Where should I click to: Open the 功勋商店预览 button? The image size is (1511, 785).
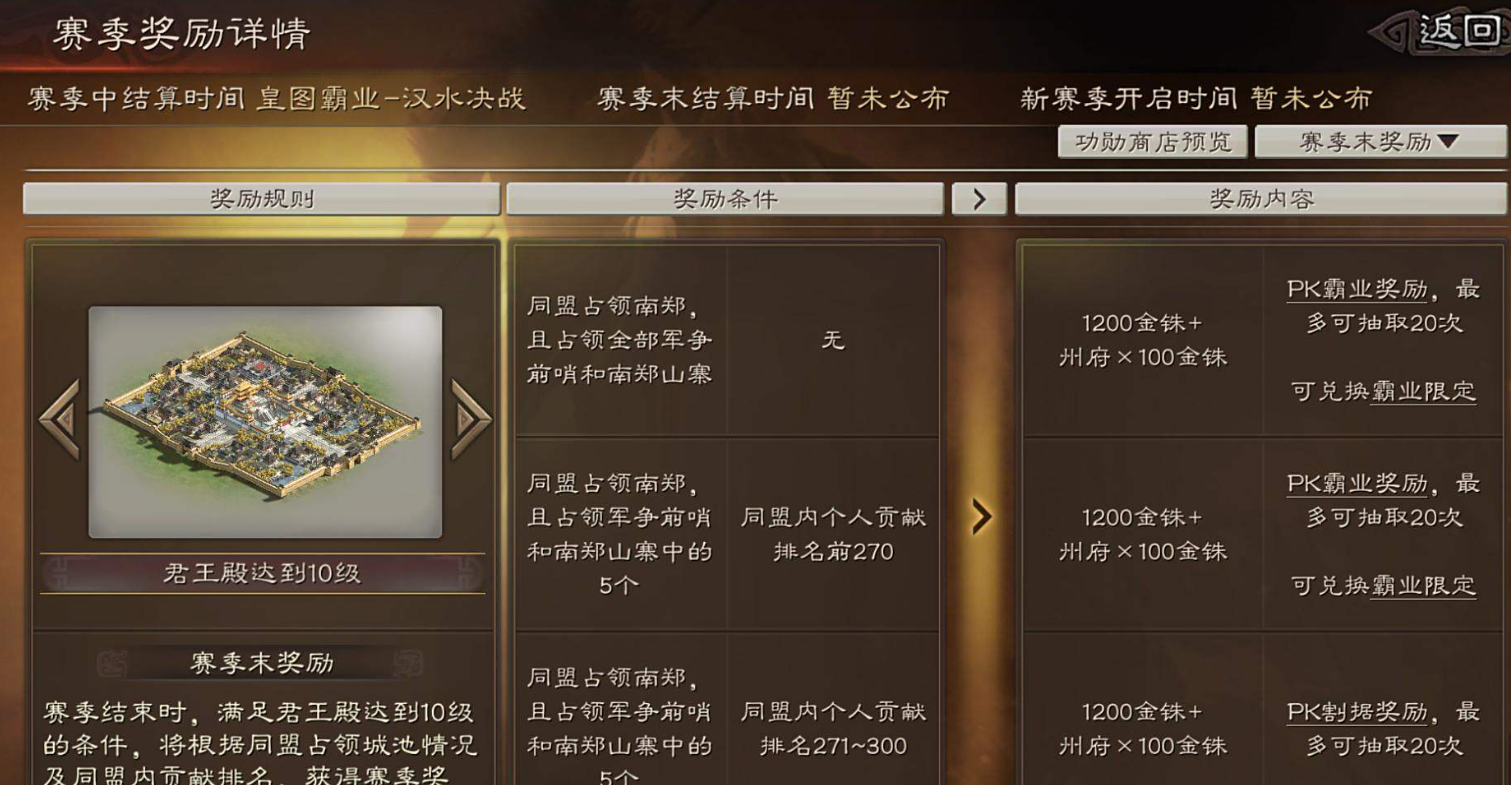1153,143
